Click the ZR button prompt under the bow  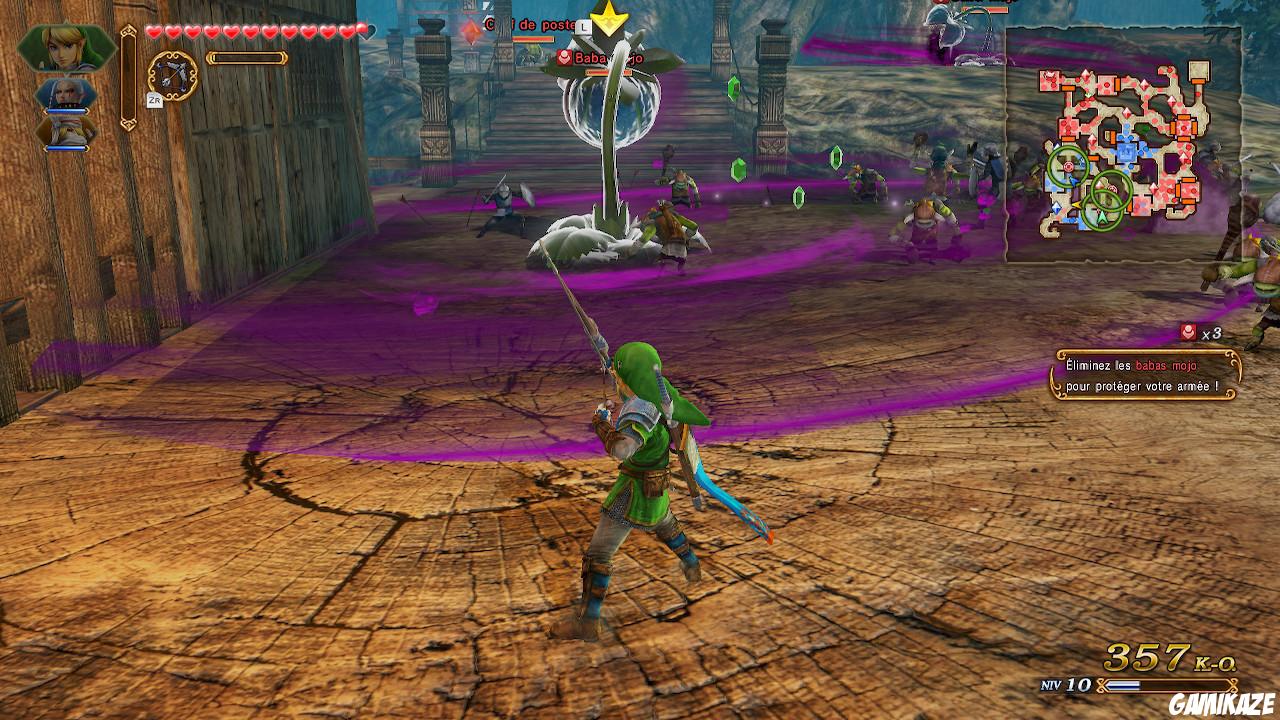[156, 99]
